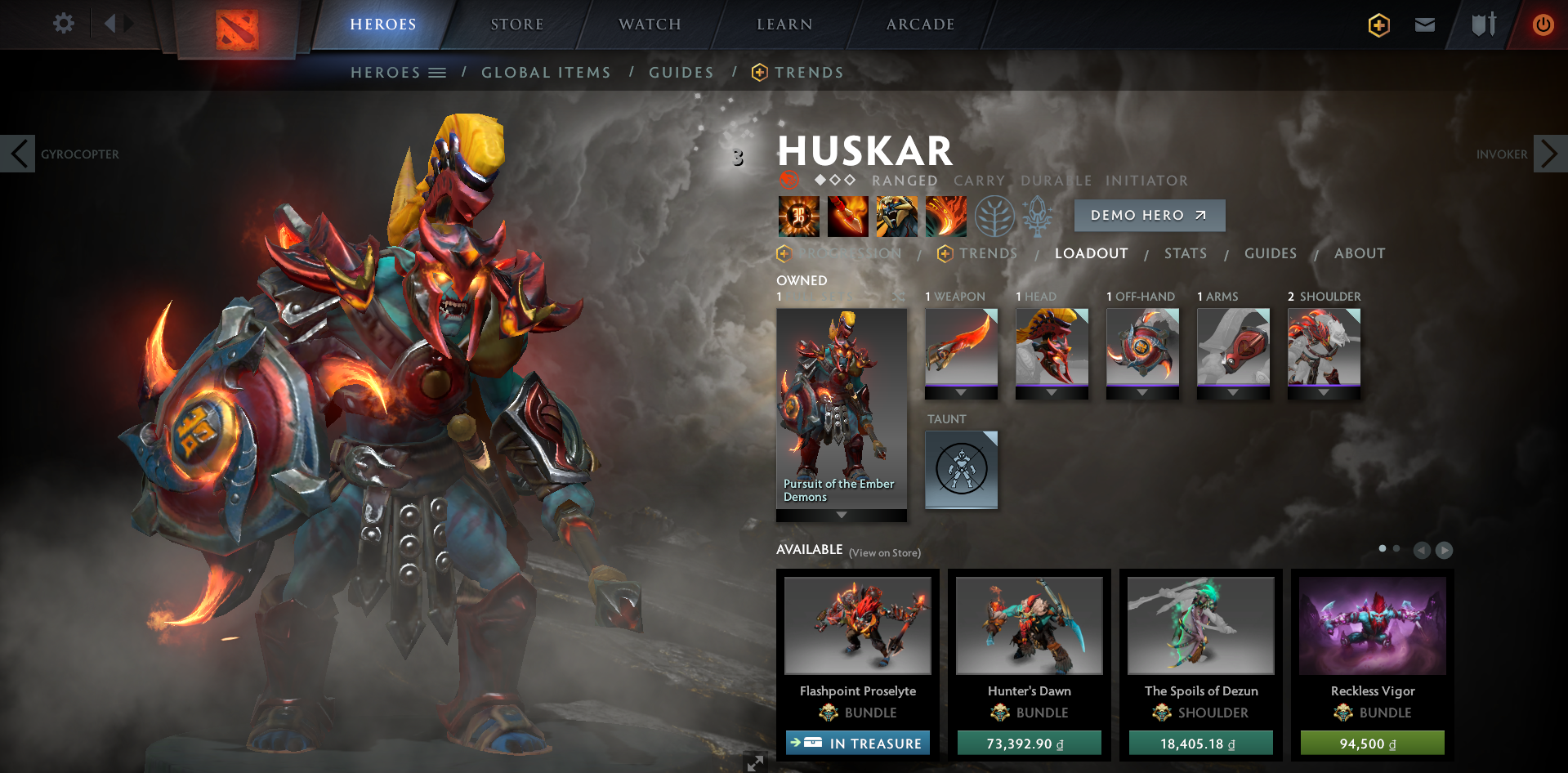Open Global Items in the submenu

(x=546, y=73)
